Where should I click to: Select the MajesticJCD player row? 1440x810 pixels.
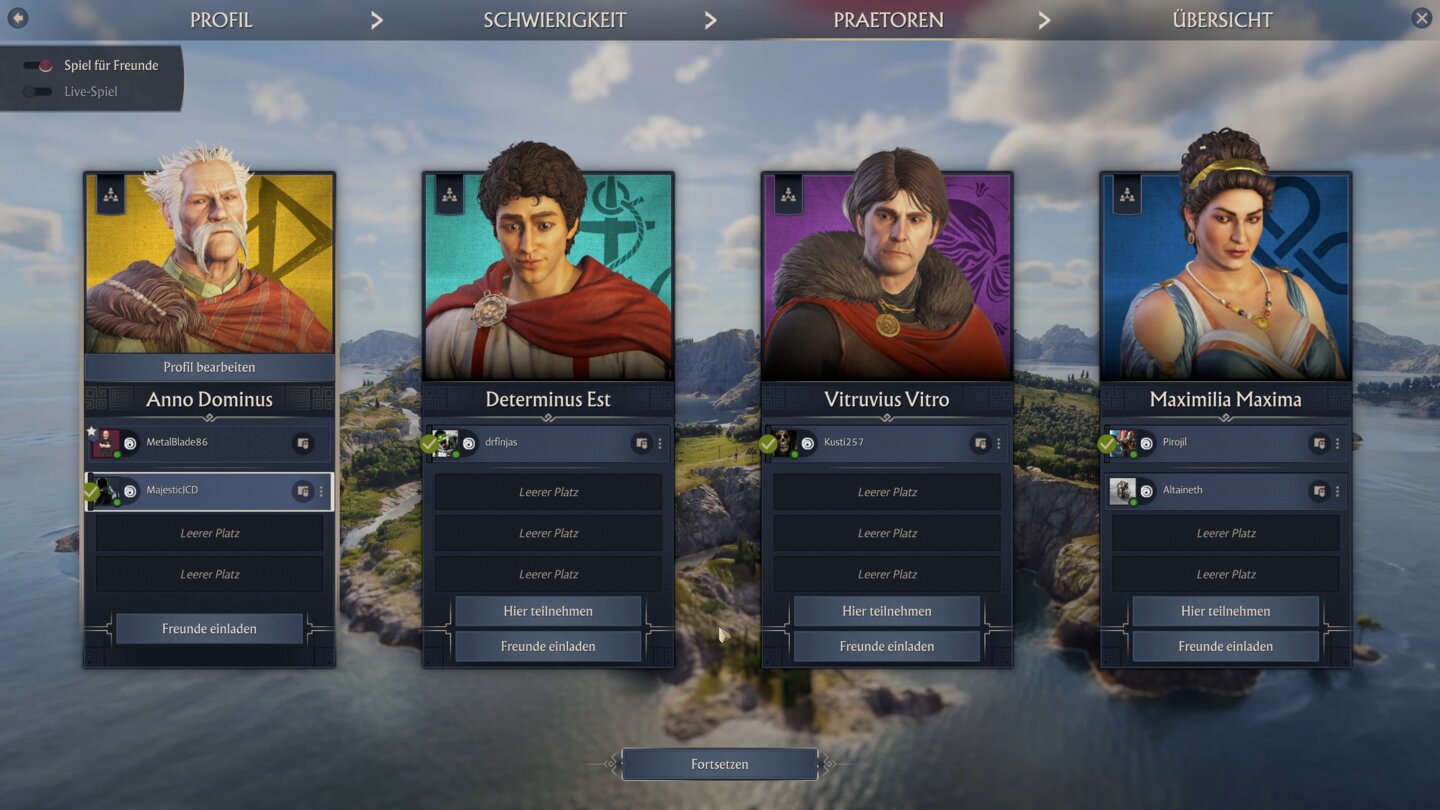(200, 491)
